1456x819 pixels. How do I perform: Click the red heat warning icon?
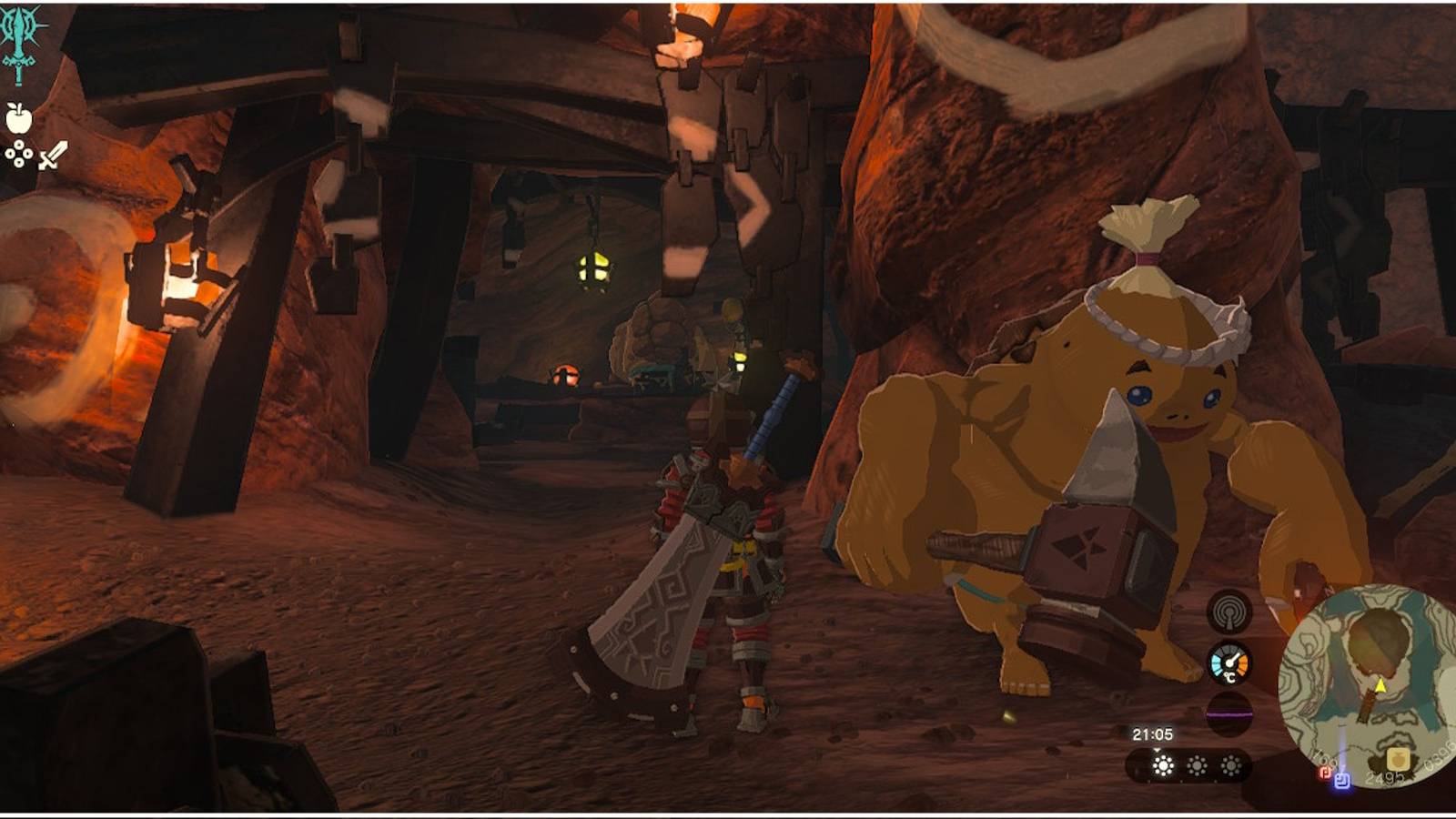pyautogui.click(x=1326, y=773)
